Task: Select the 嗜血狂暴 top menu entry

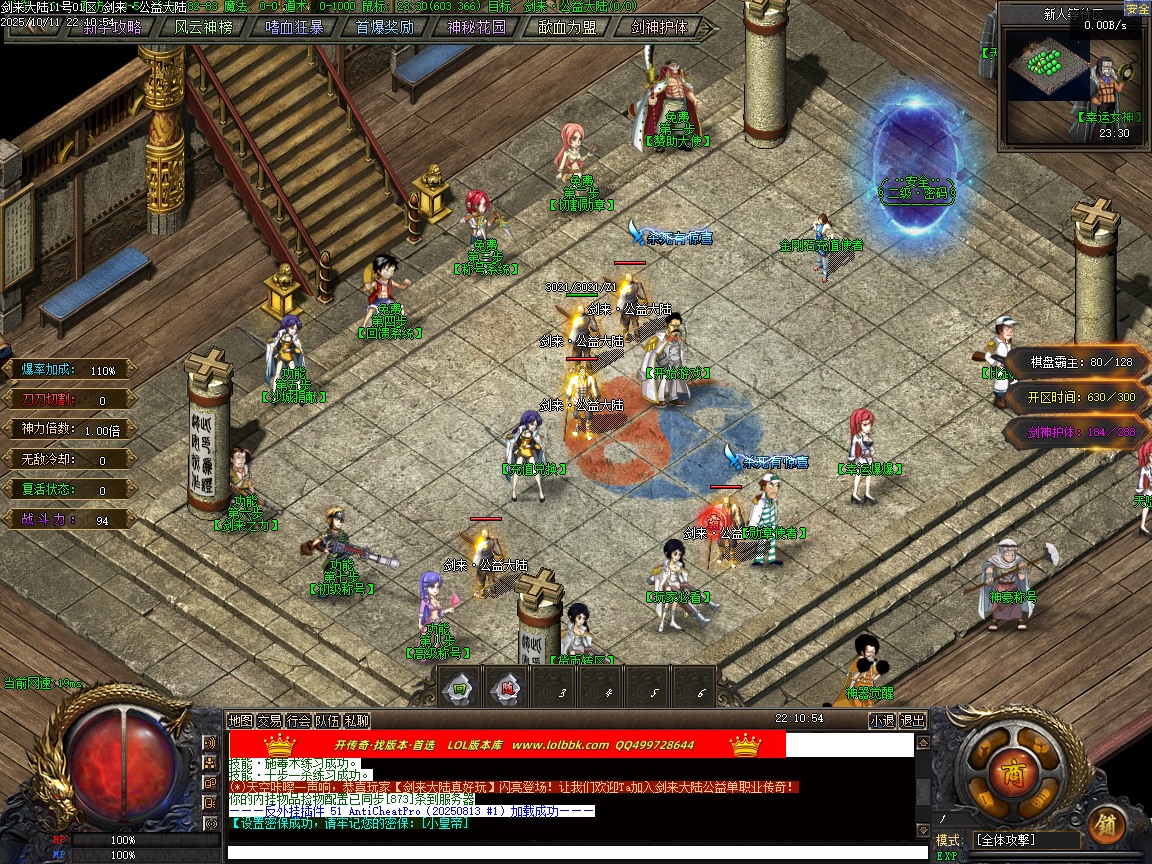Action: coord(294,28)
